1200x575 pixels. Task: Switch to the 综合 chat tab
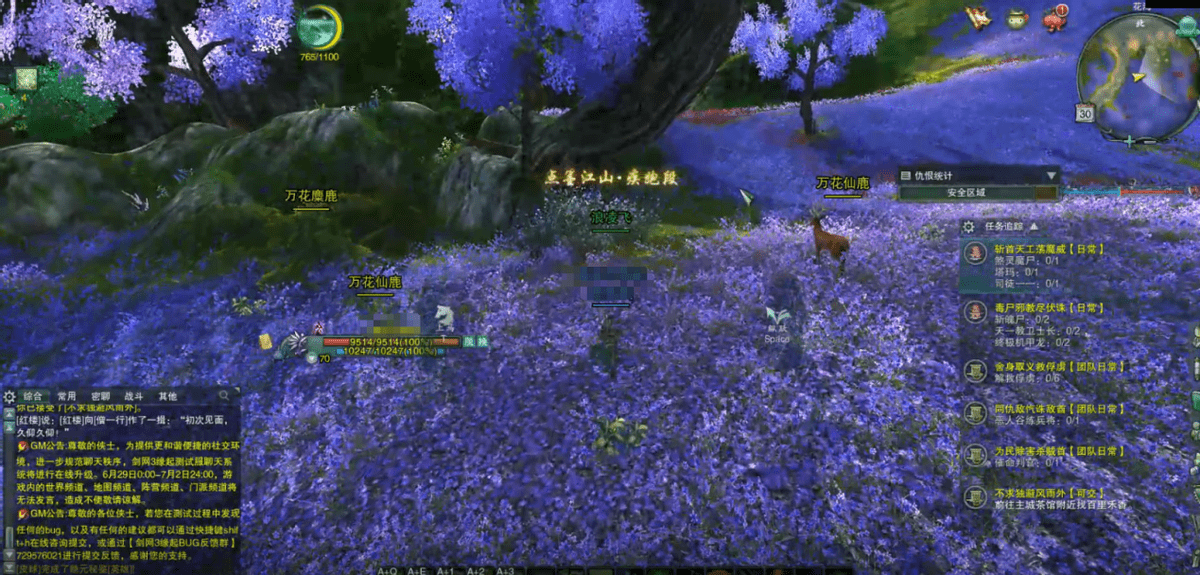32,396
